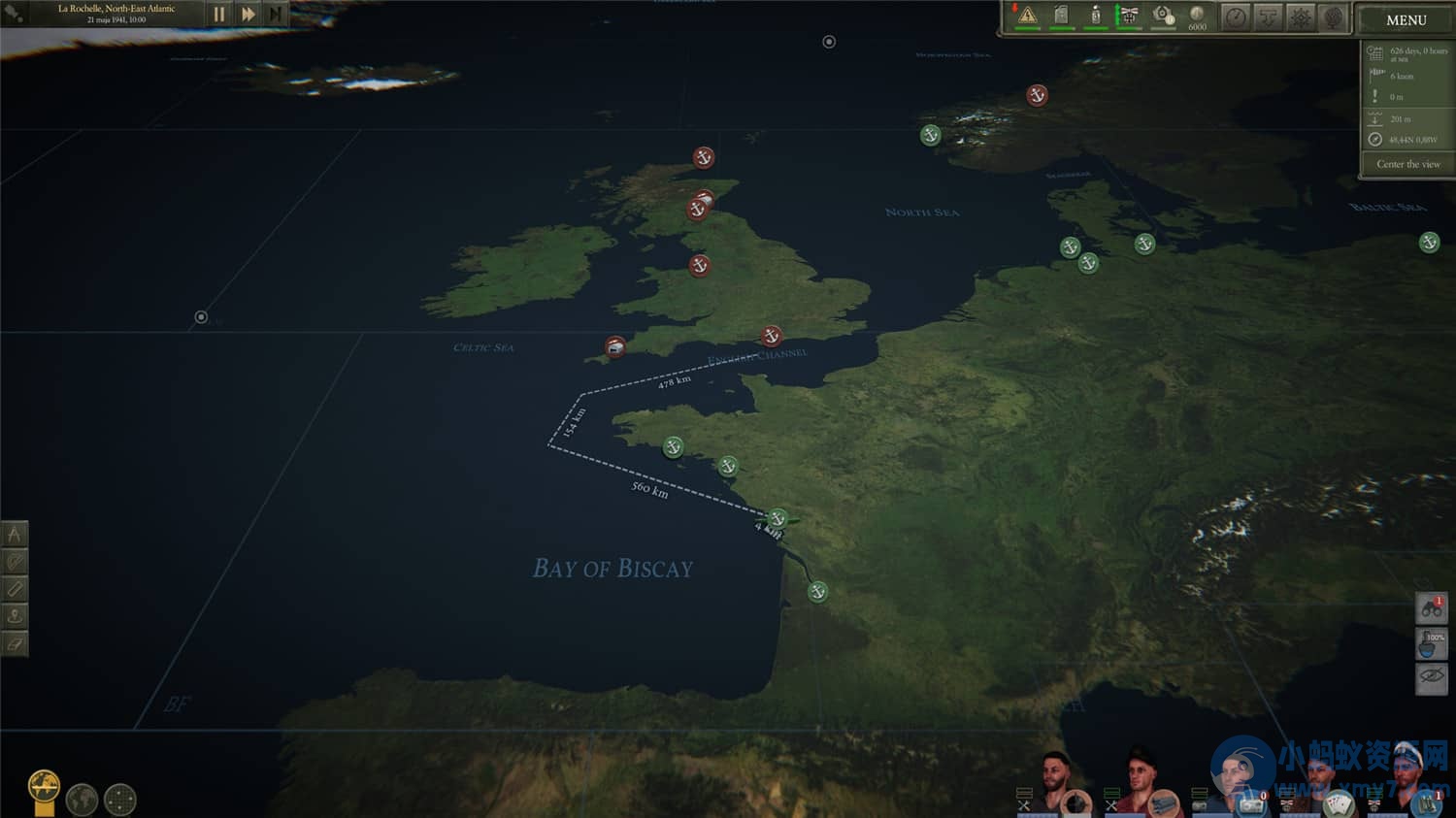
Task: Choose the protractor map tool
Action: [x=14, y=561]
